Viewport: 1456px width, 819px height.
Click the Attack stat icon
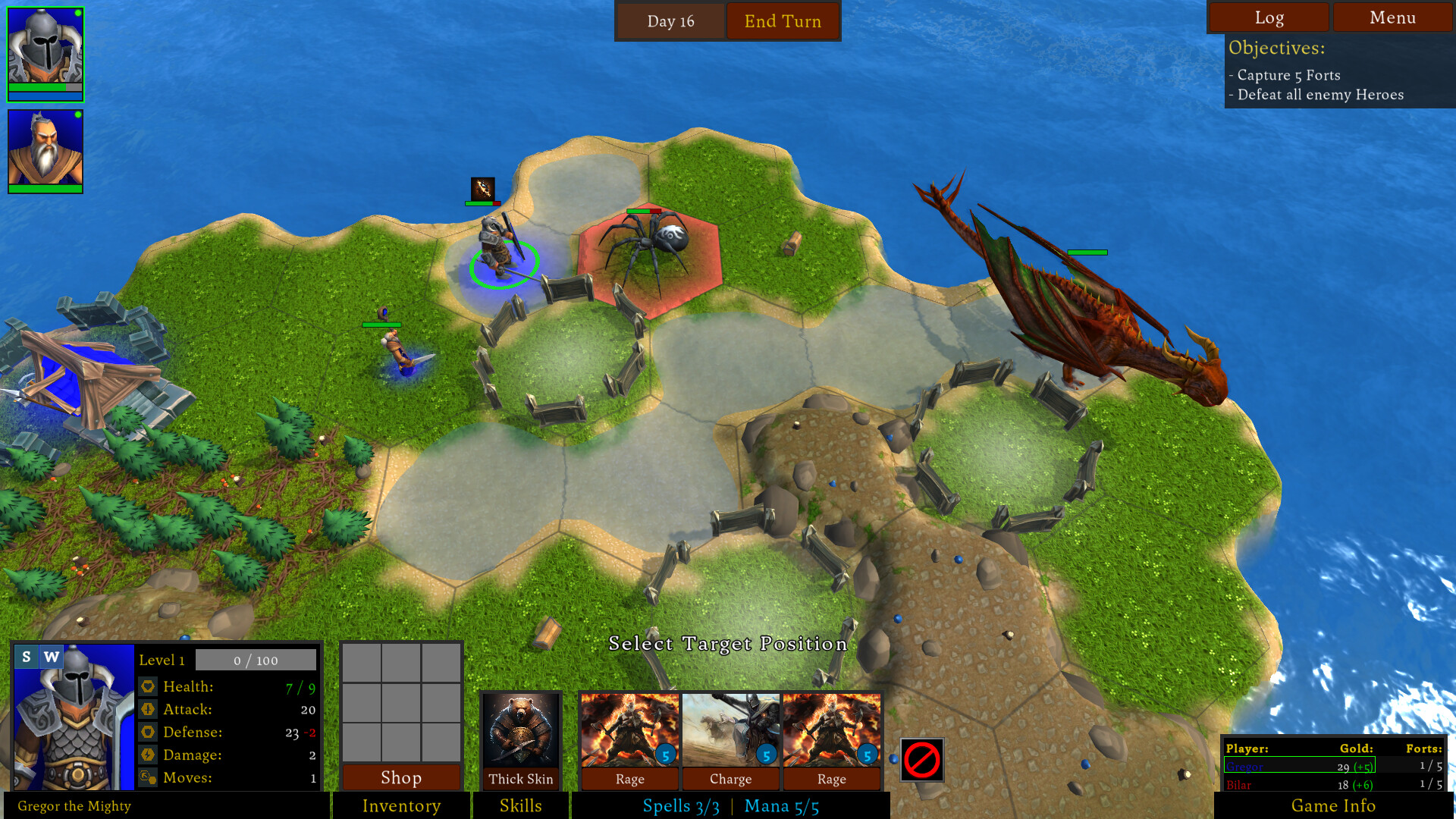(x=149, y=710)
